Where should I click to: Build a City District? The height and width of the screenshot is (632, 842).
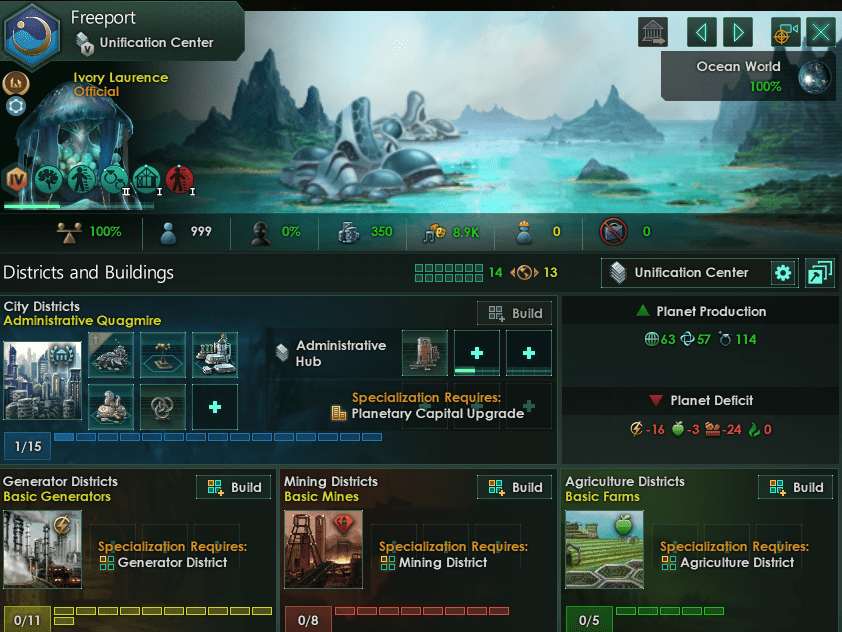[x=515, y=313]
